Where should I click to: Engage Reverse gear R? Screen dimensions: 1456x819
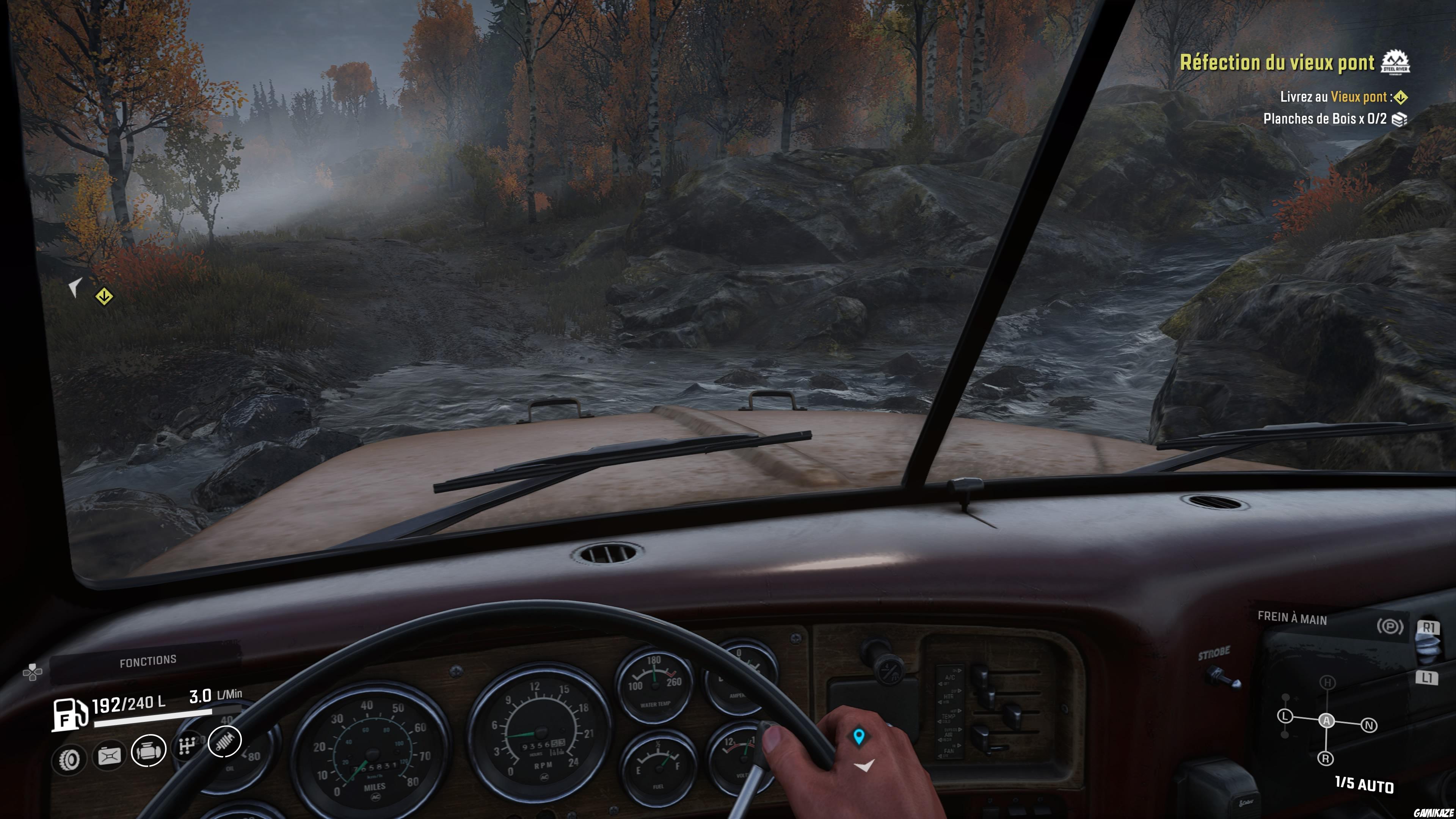pyautogui.click(x=1326, y=758)
